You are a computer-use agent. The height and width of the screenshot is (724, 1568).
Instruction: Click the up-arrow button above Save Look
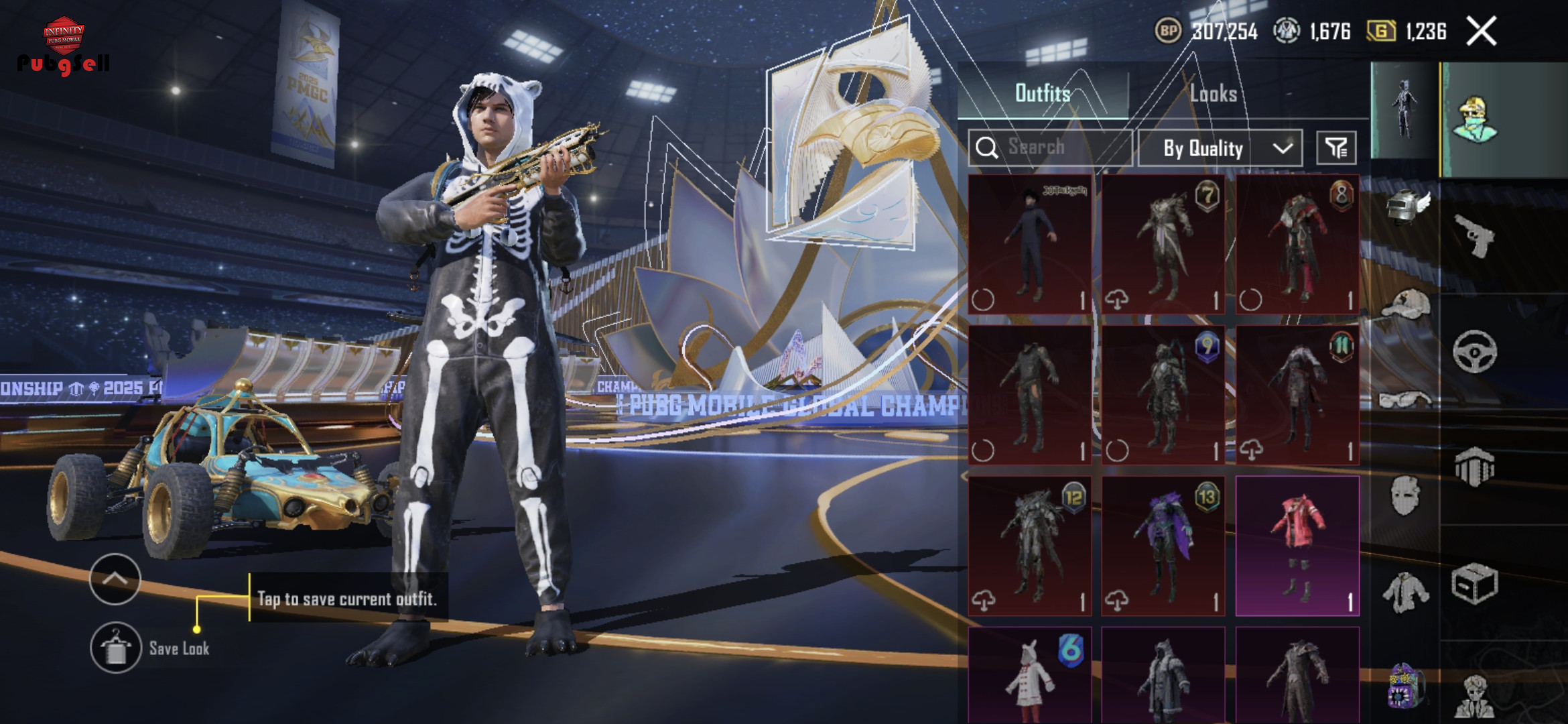(115, 579)
